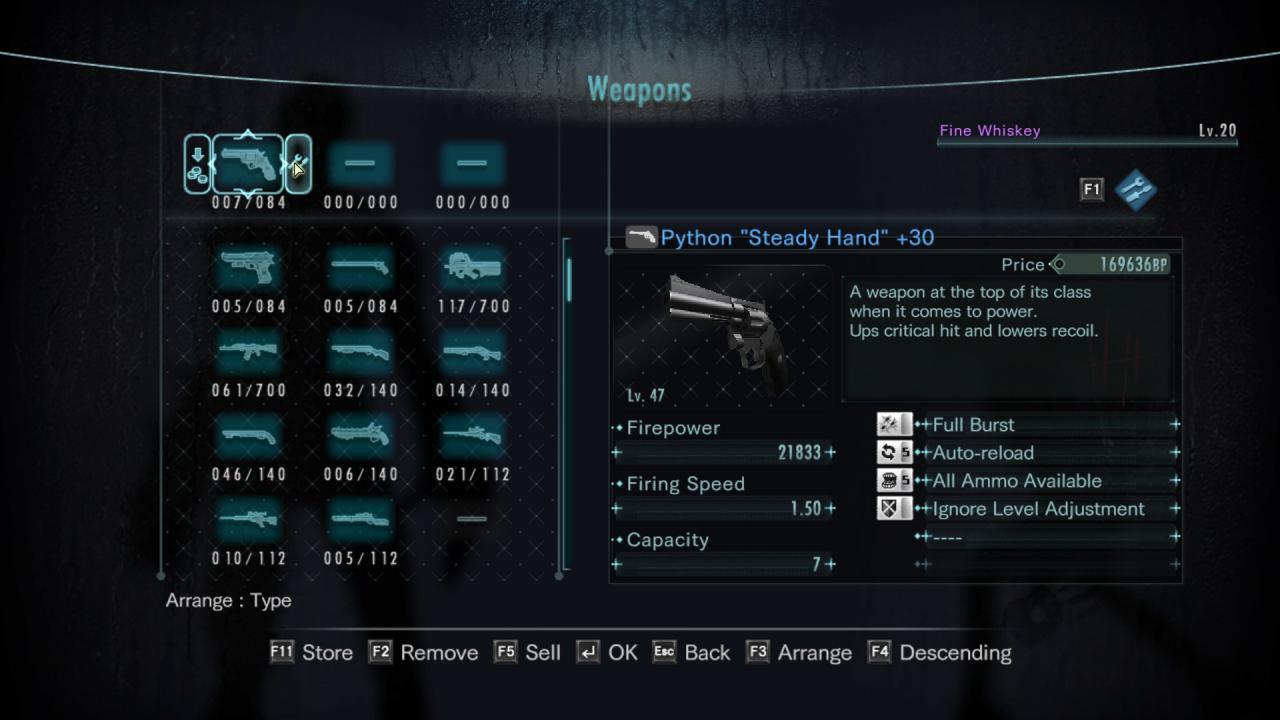Select the Auto-reload custom part row
The height and width of the screenshot is (720, 1280).
coord(1045,453)
